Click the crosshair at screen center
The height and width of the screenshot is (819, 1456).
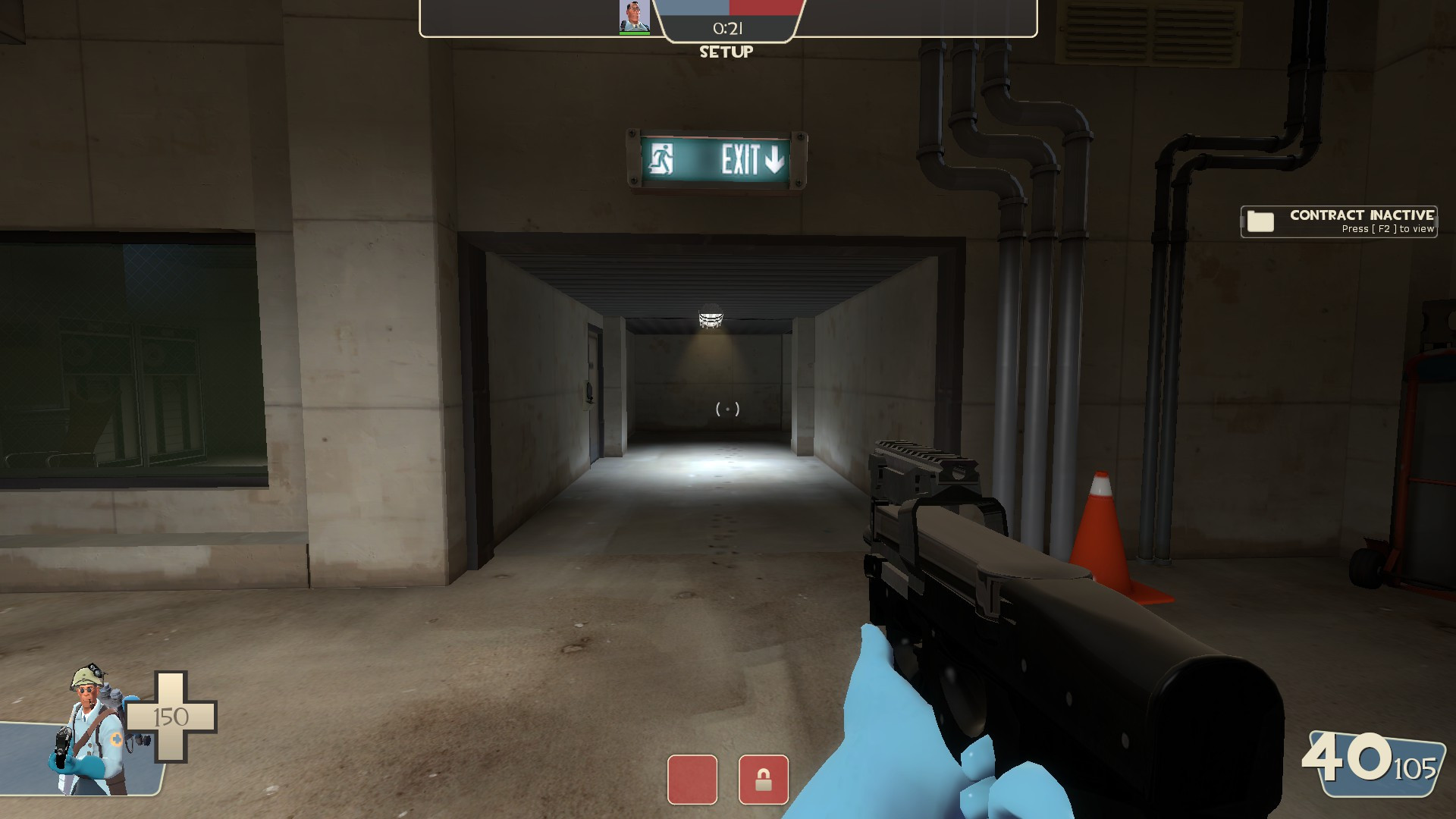coord(726,409)
